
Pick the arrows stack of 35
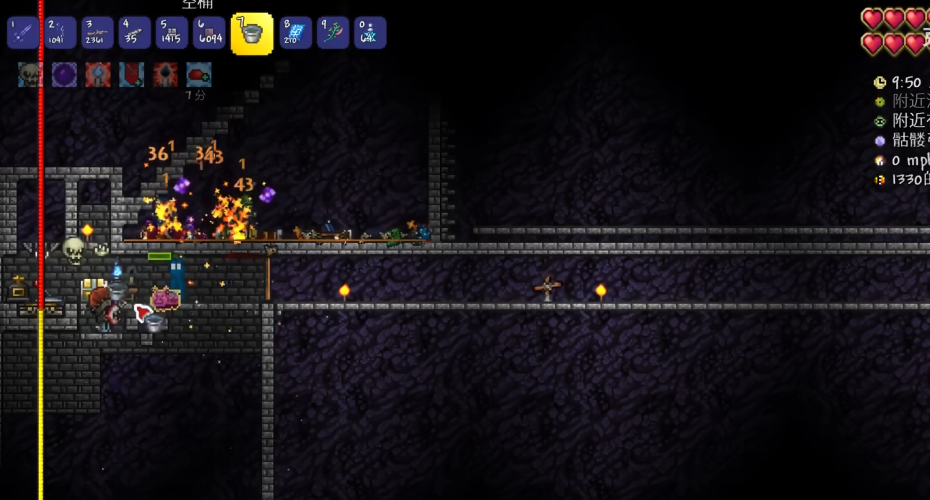pos(134,33)
